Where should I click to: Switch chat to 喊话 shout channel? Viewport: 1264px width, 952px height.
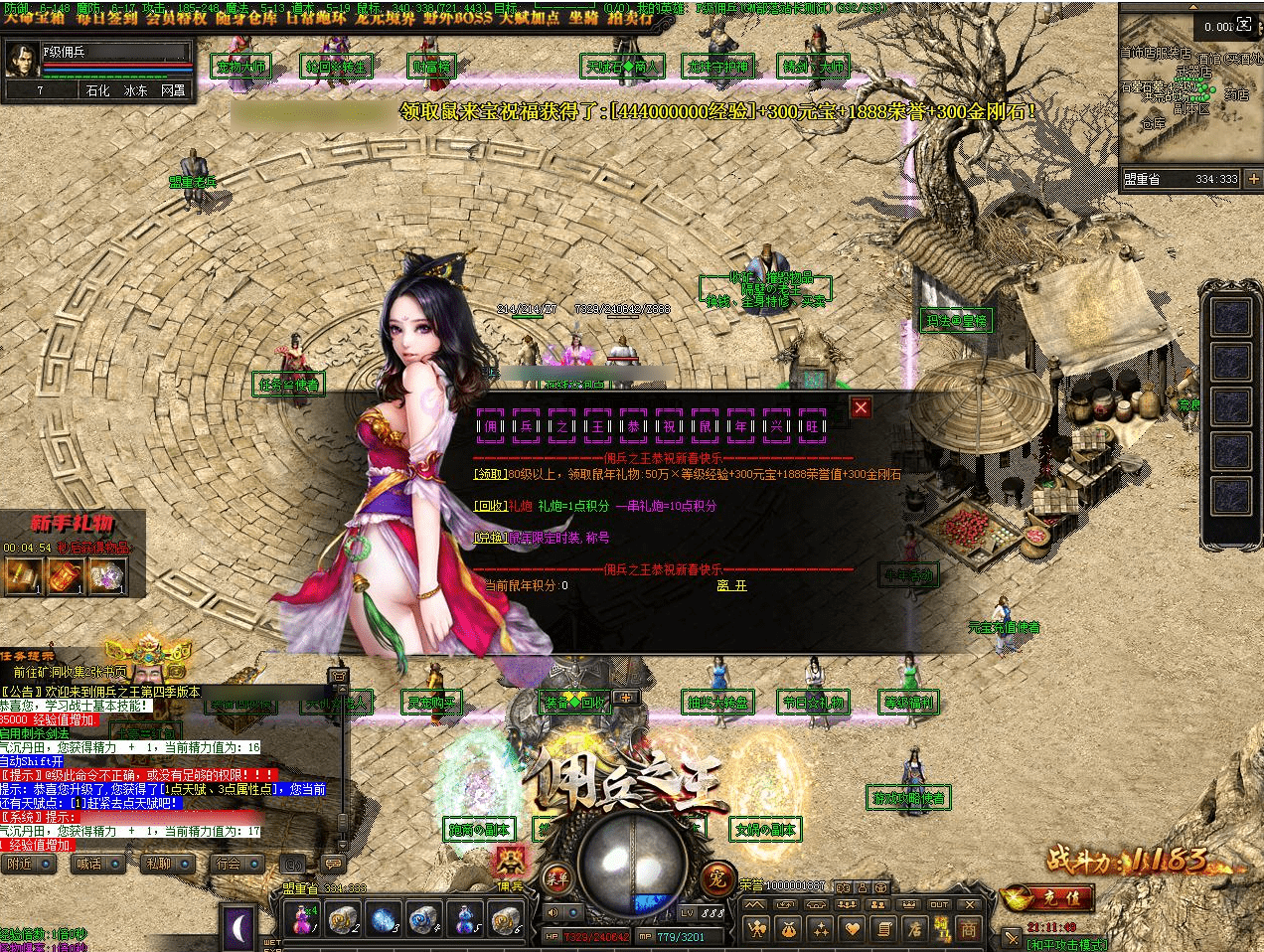click(x=89, y=864)
